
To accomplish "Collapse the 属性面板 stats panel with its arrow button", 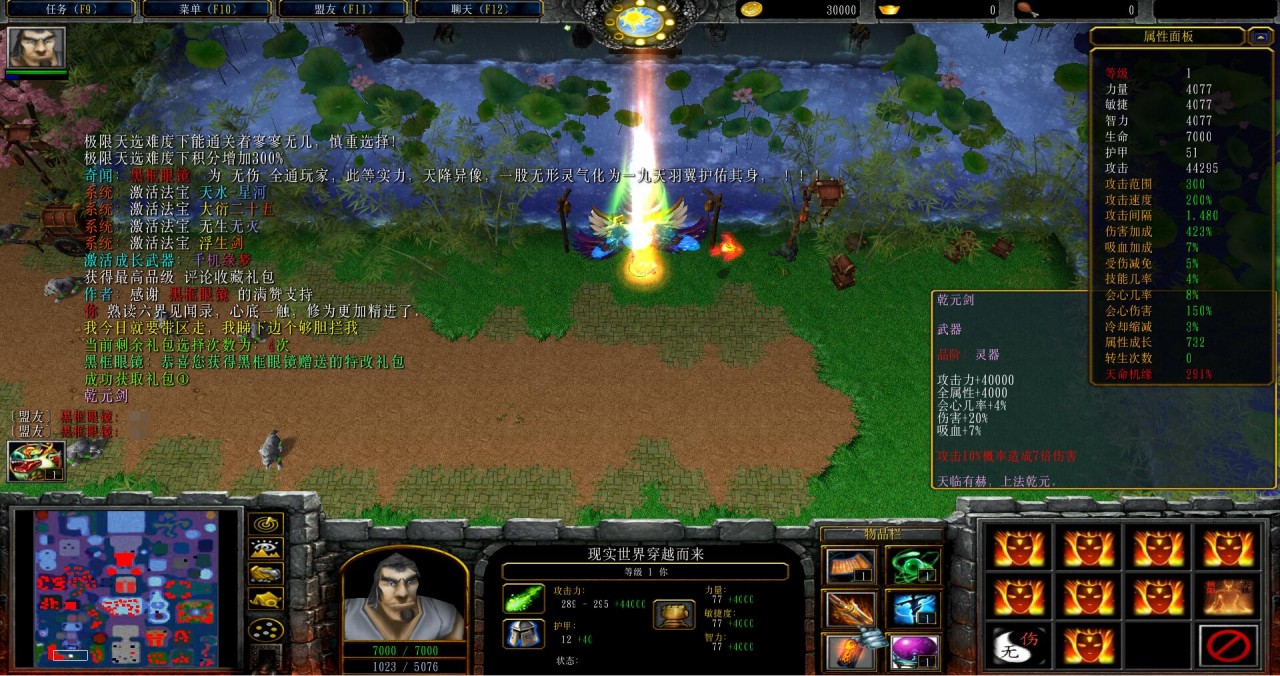I will 1258,37.
